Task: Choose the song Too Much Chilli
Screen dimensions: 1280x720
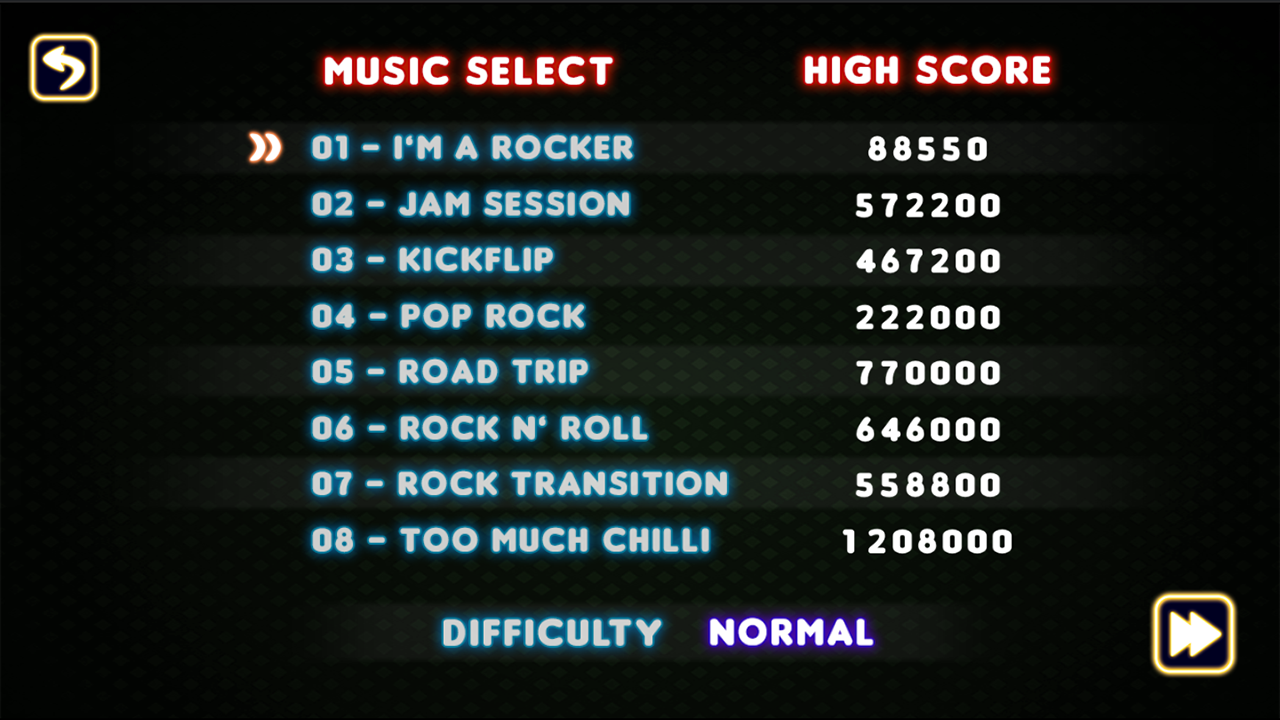Action: click(510, 540)
